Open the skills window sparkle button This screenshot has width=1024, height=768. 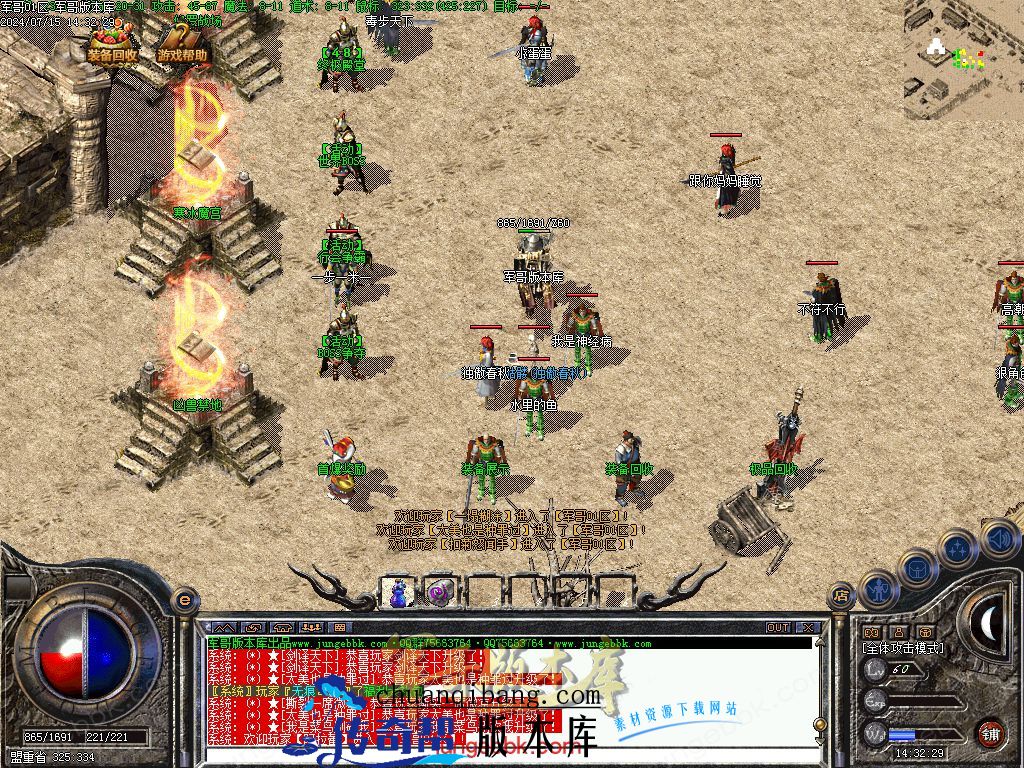click(957, 549)
